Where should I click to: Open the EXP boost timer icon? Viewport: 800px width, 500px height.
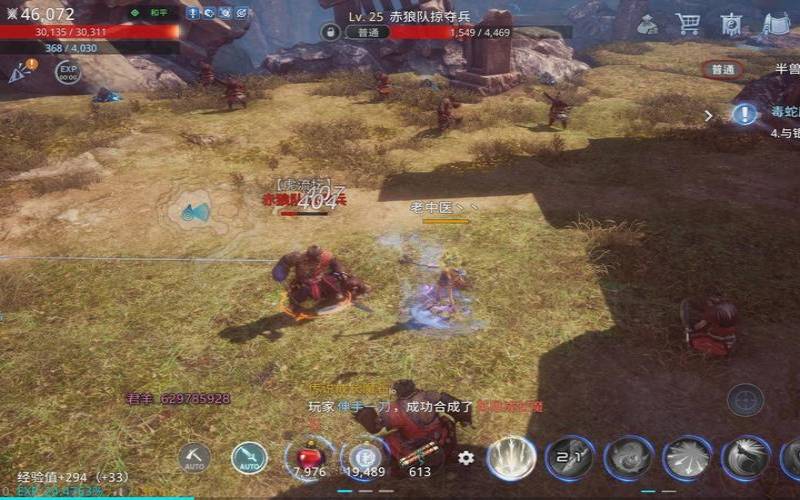tap(68, 72)
